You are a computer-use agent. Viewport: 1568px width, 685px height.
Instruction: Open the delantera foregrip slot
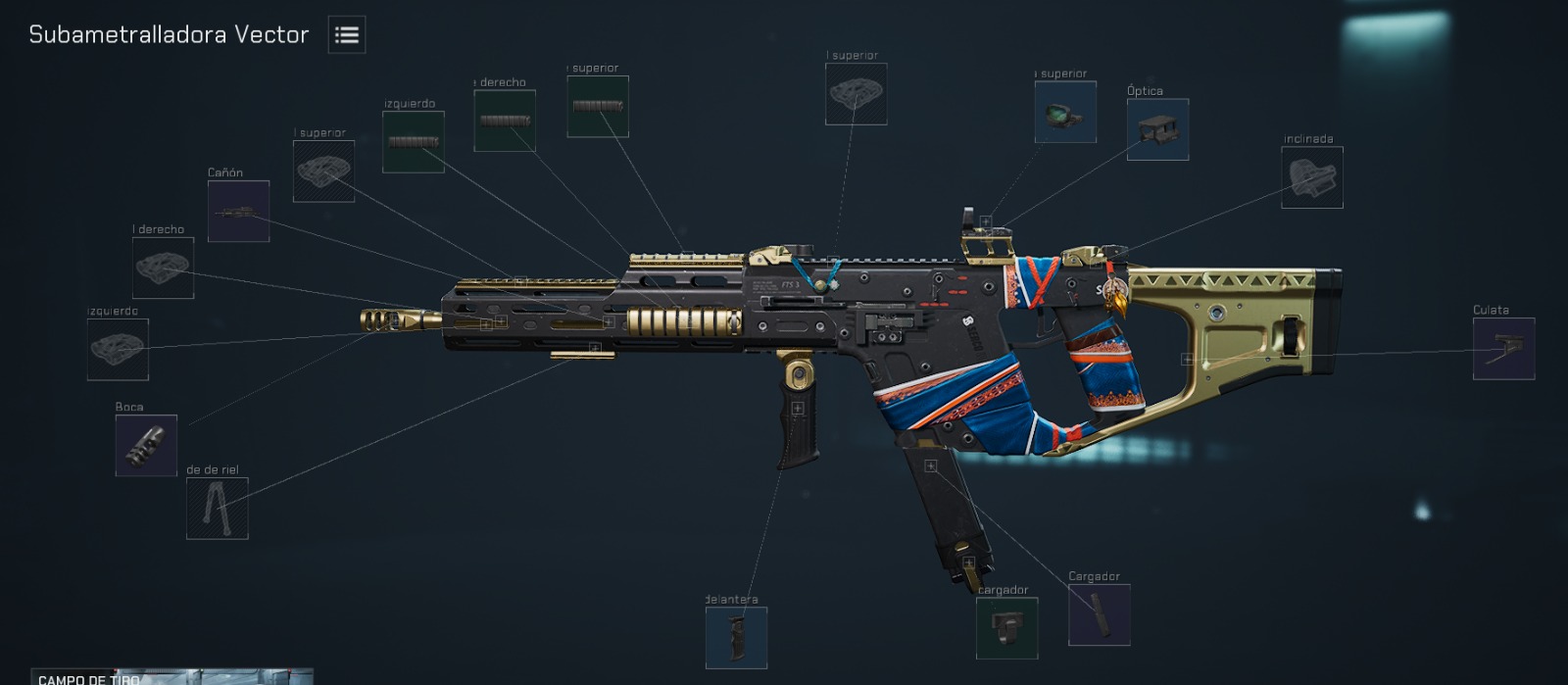(x=736, y=637)
